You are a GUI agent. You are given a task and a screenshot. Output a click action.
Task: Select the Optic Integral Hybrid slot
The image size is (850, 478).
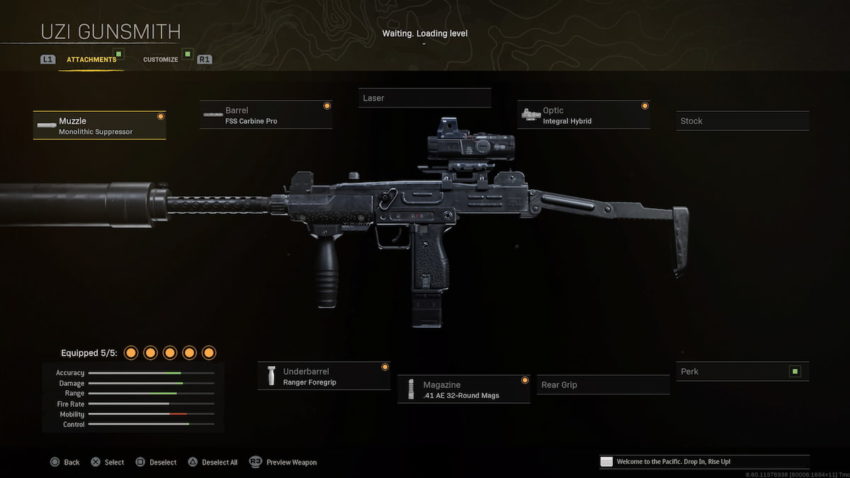point(584,115)
